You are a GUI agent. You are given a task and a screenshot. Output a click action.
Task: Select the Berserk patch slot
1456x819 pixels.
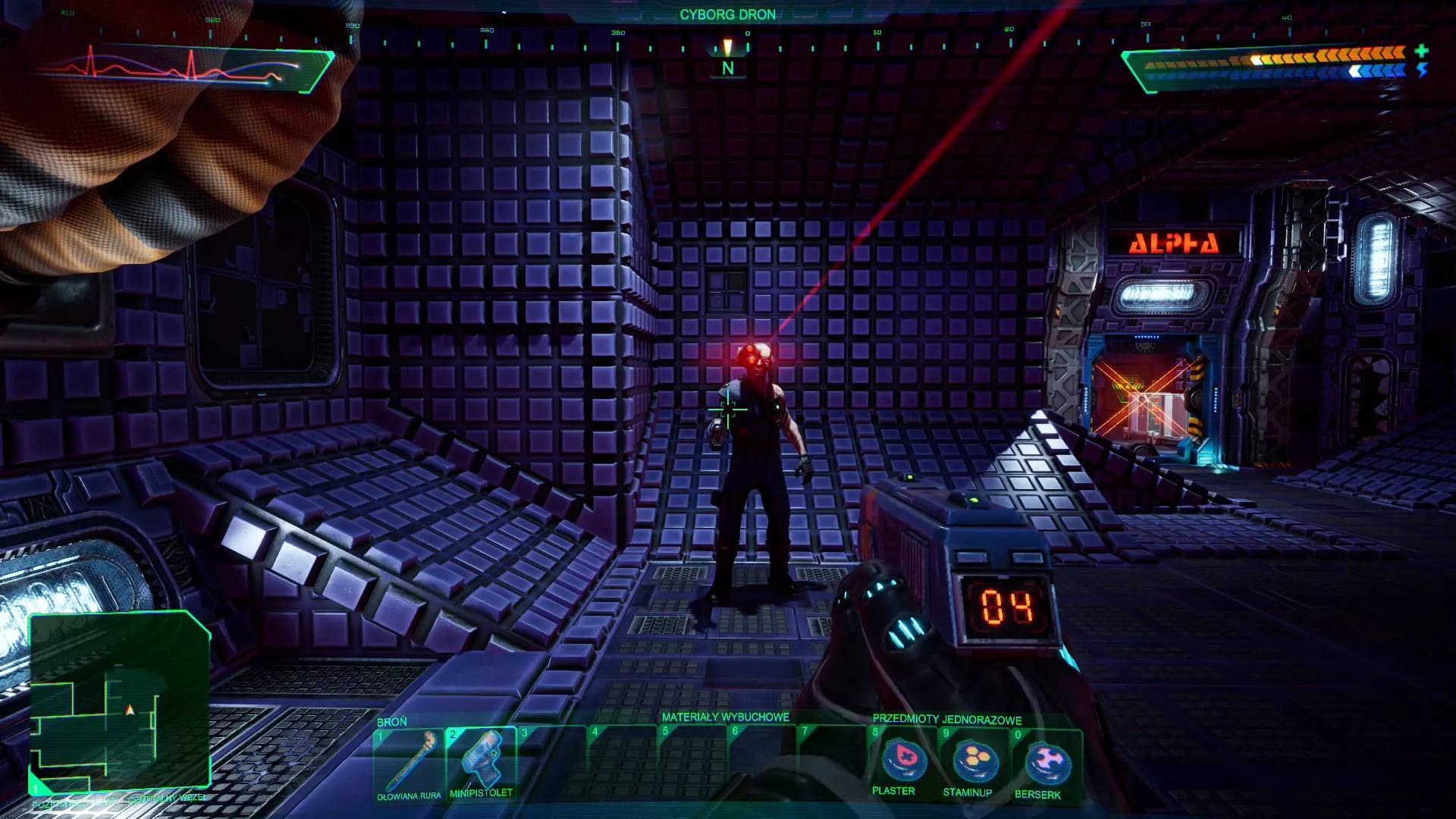pyautogui.click(x=1046, y=762)
